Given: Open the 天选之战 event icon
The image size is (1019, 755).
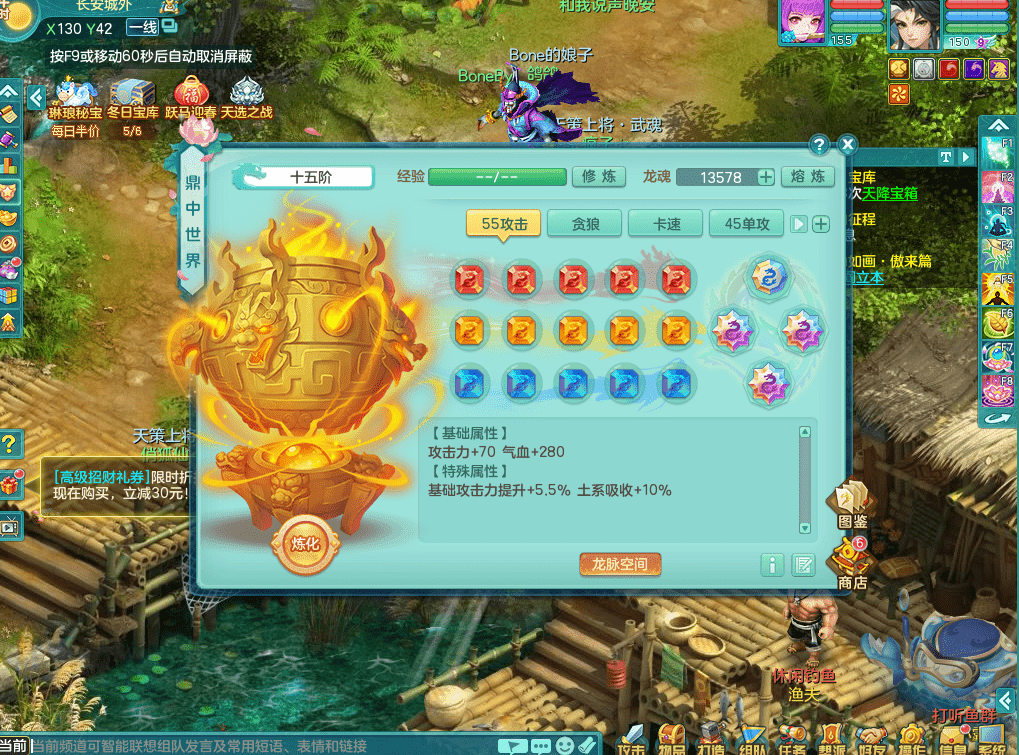Looking at the screenshot, I should coord(246,98).
